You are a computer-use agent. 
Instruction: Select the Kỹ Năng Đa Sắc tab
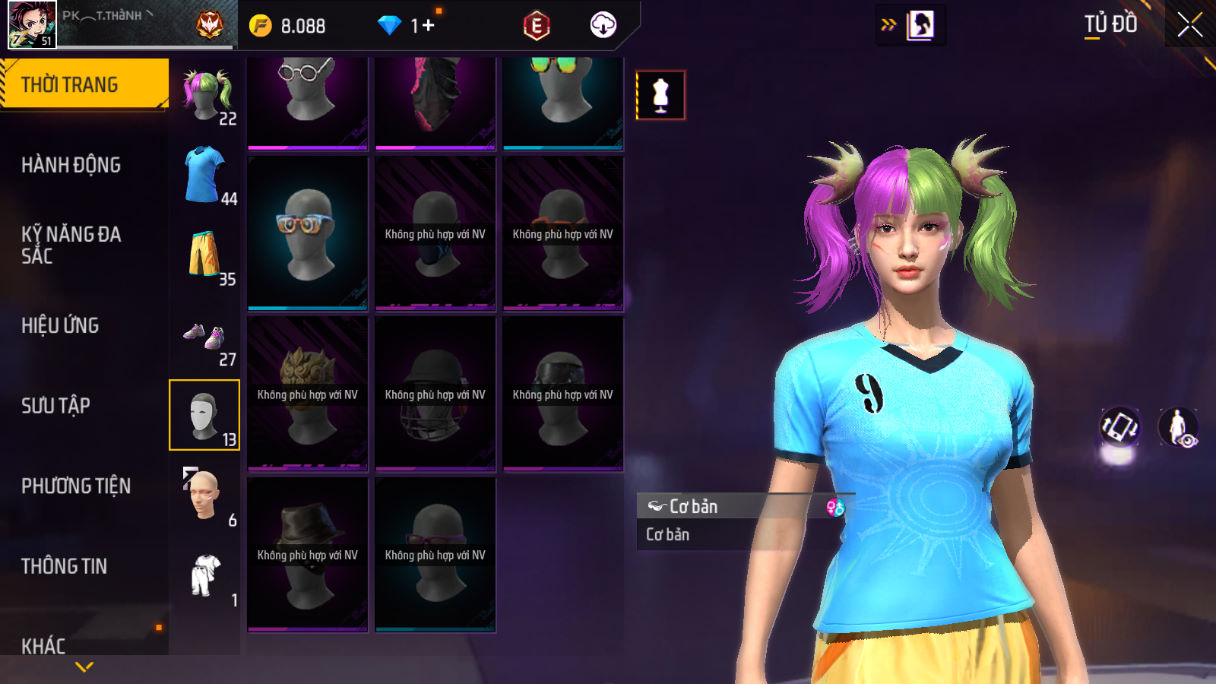point(71,245)
